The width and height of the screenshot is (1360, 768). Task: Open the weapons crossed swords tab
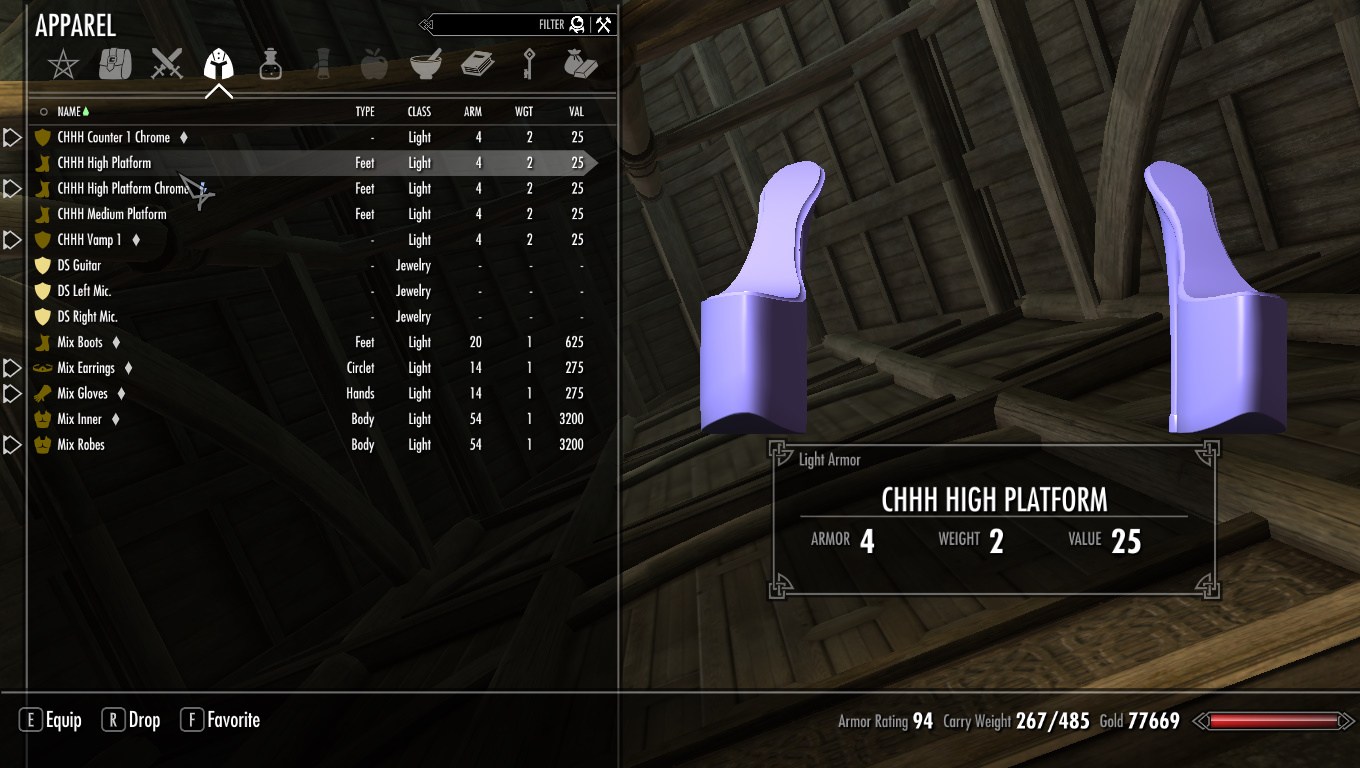pos(167,65)
